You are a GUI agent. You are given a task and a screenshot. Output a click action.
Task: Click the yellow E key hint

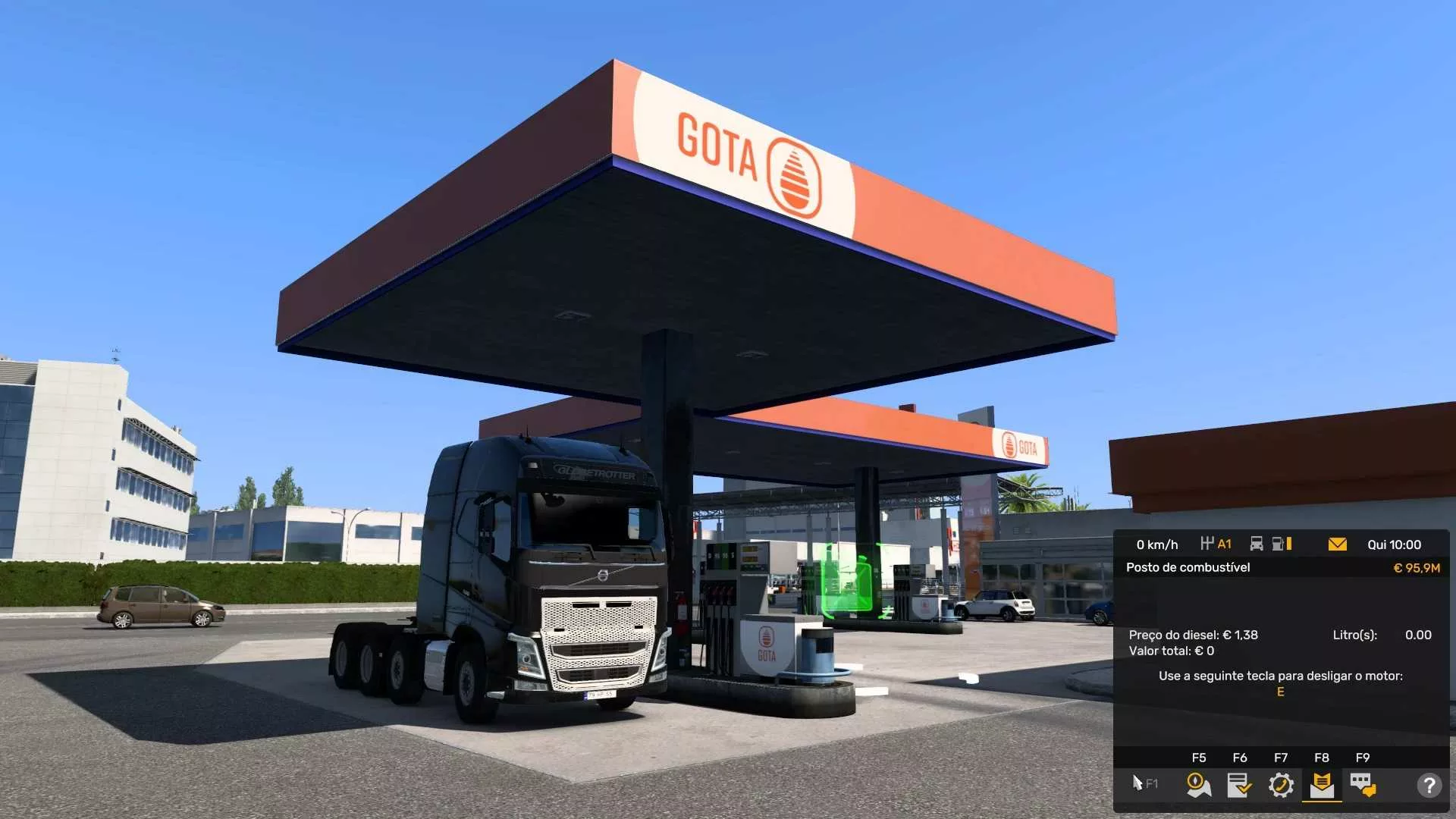pos(1279,692)
